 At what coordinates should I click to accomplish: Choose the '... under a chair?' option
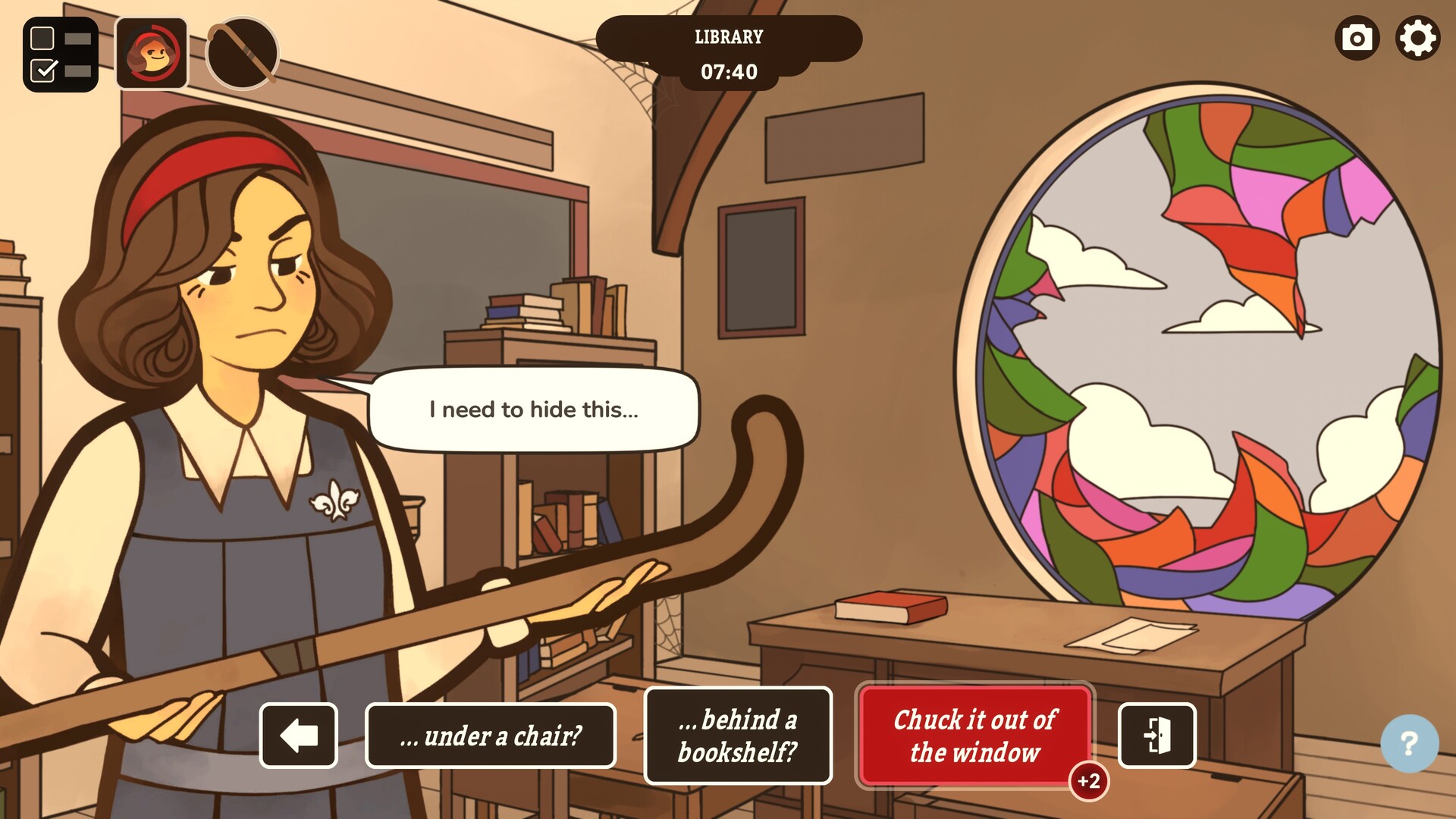coord(491,735)
